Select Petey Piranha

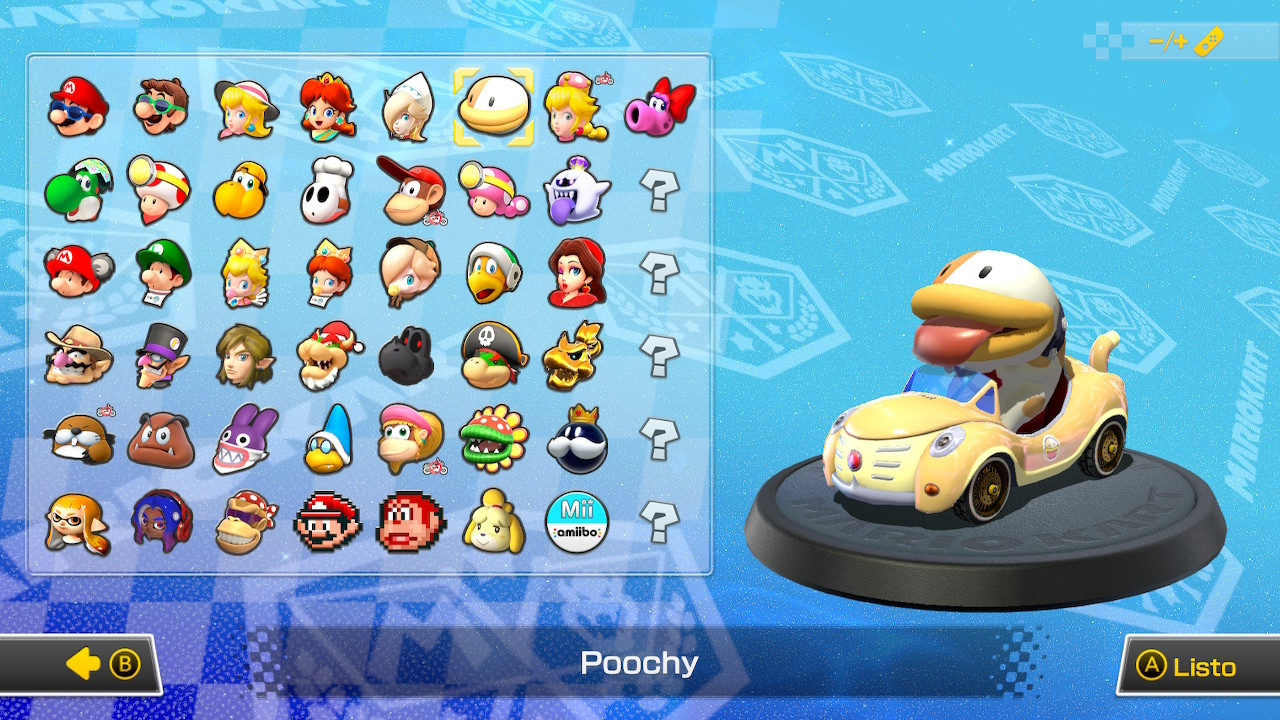click(x=494, y=437)
